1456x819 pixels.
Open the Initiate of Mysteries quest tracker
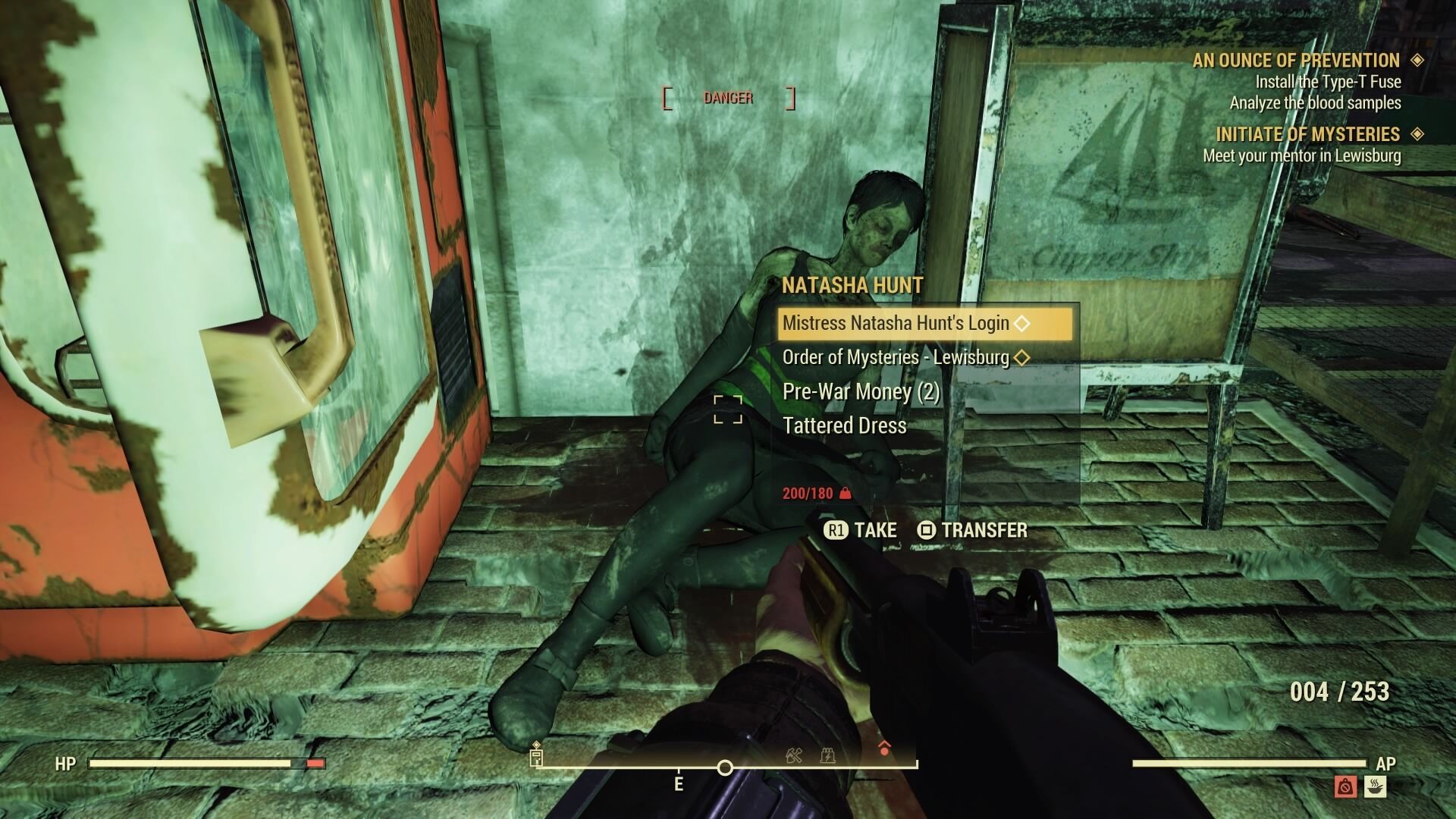coord(1307,134)
